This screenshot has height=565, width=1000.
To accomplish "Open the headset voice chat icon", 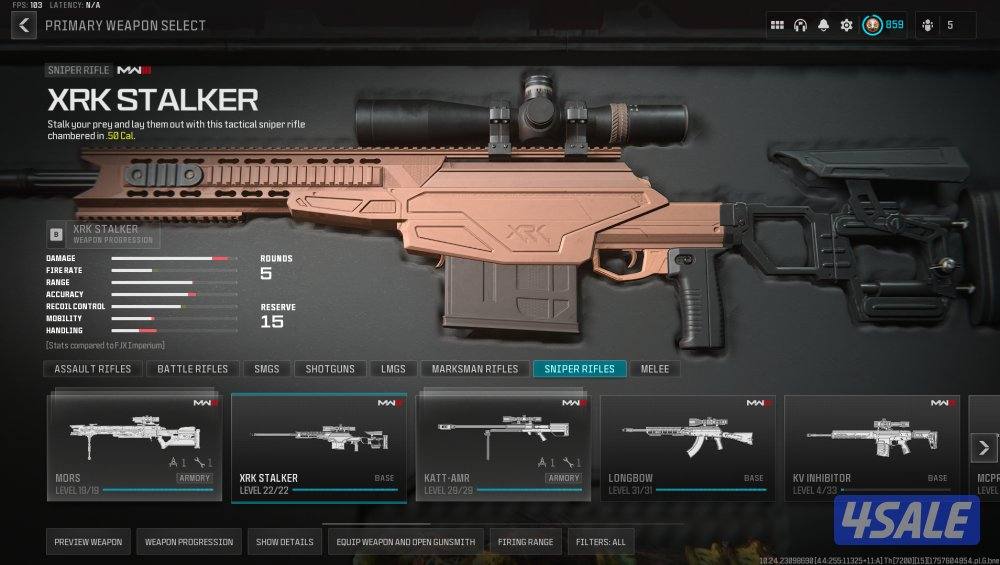I will pos(800,25).
